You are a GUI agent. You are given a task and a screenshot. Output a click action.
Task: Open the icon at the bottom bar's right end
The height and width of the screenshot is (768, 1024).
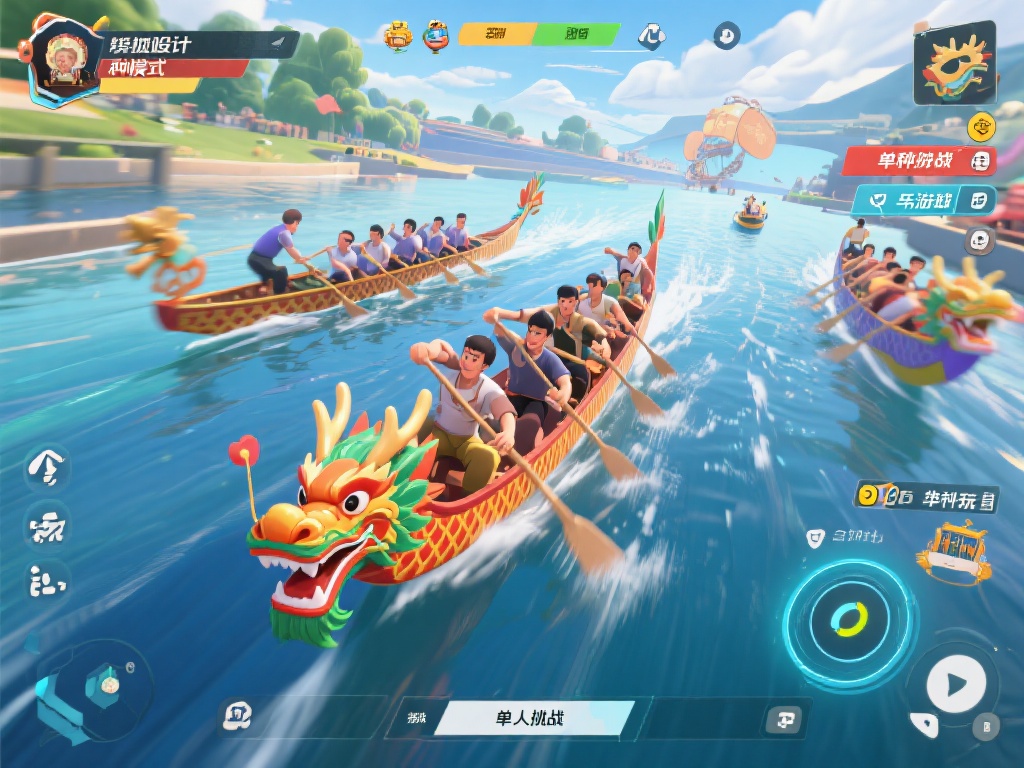pos(781,718)
